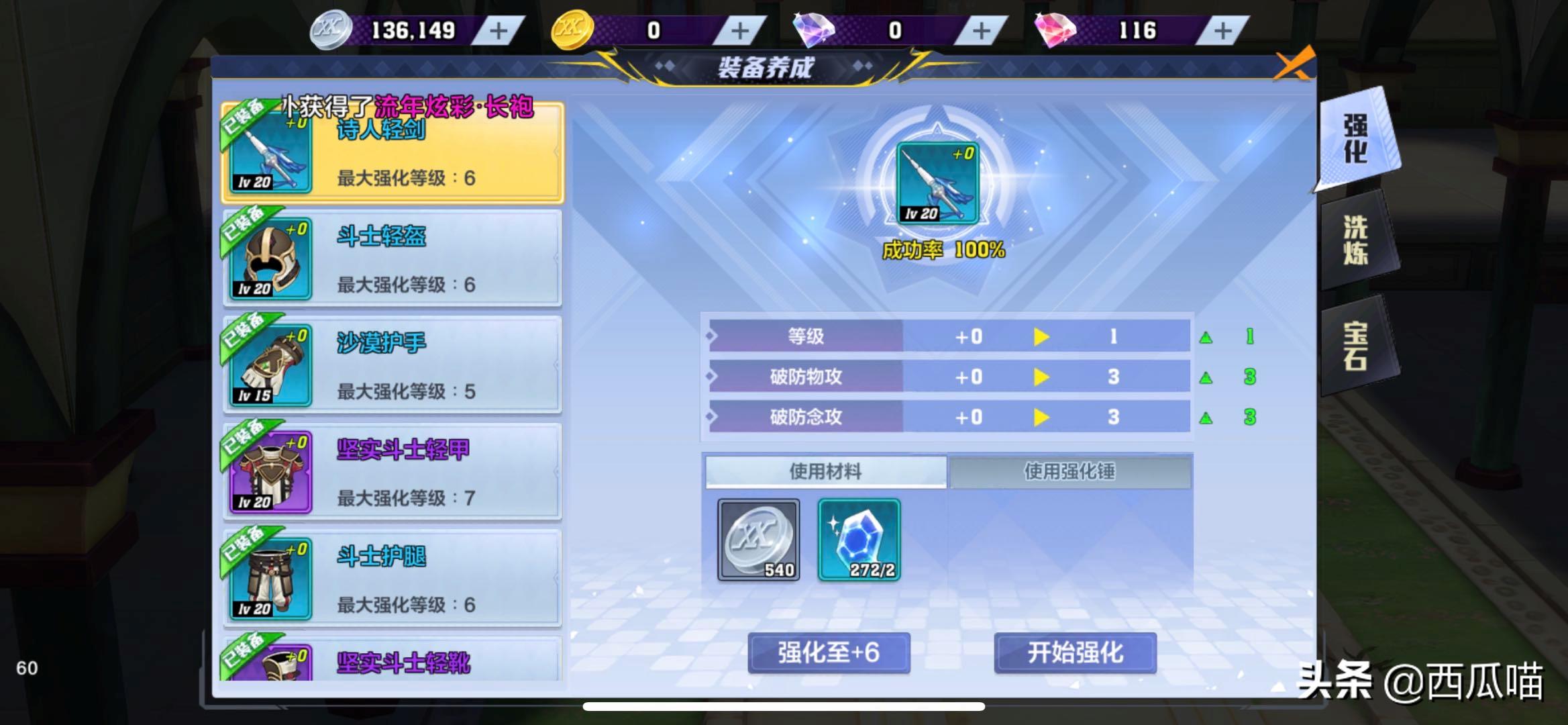Click the 破防念攻 row arrow indicator
The image size is (1568, 725).
click(1041, 417)
